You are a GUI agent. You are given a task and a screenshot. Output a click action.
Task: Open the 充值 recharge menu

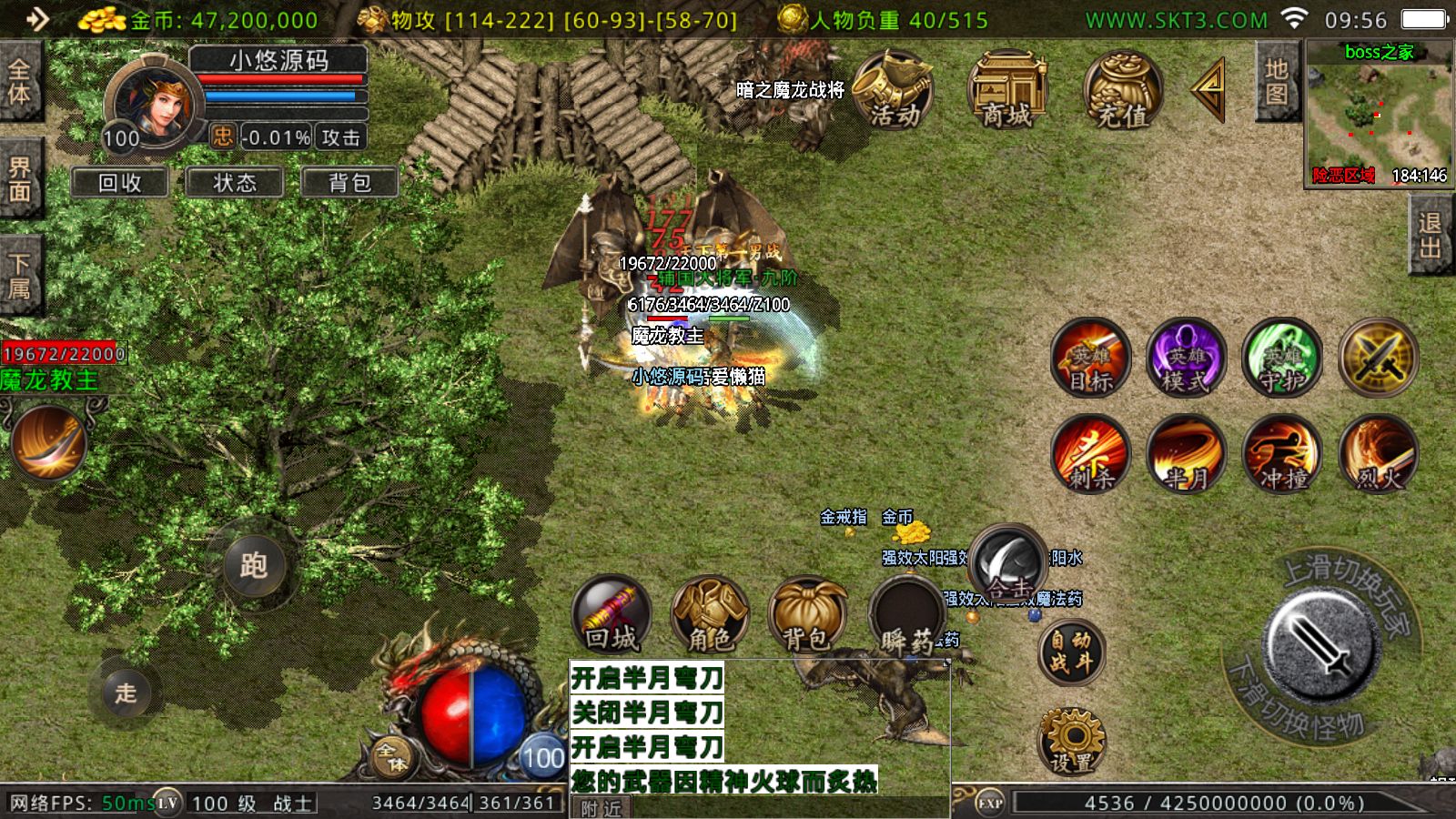(x=1122, y=90)
